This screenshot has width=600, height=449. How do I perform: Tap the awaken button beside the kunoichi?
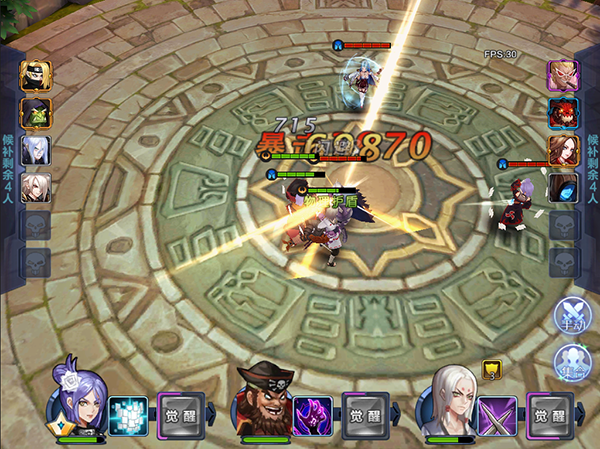coord(180,415)
